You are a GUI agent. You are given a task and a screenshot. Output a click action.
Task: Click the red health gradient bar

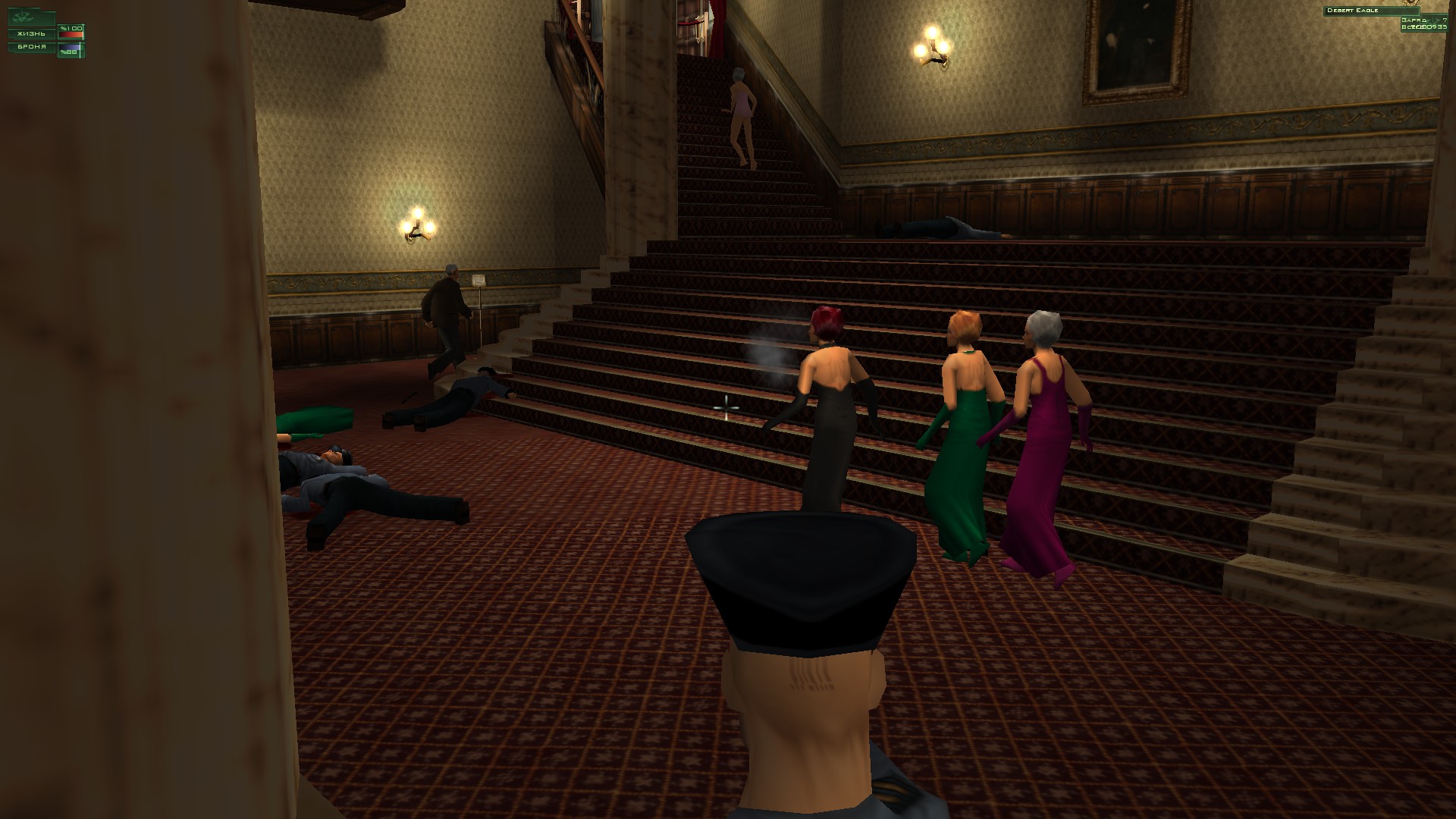(71, 34)
